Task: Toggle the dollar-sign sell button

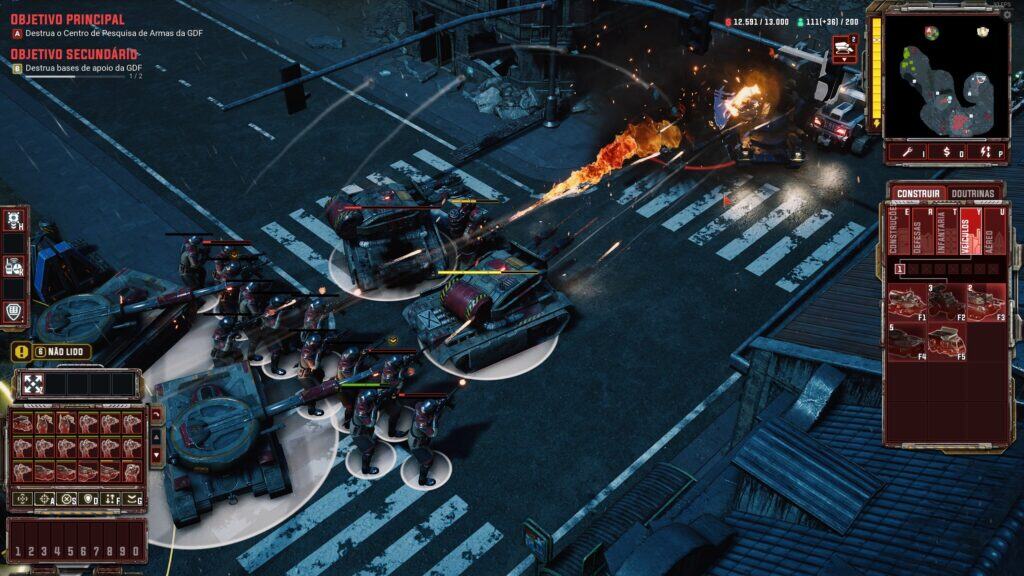Action: point(947,152)
